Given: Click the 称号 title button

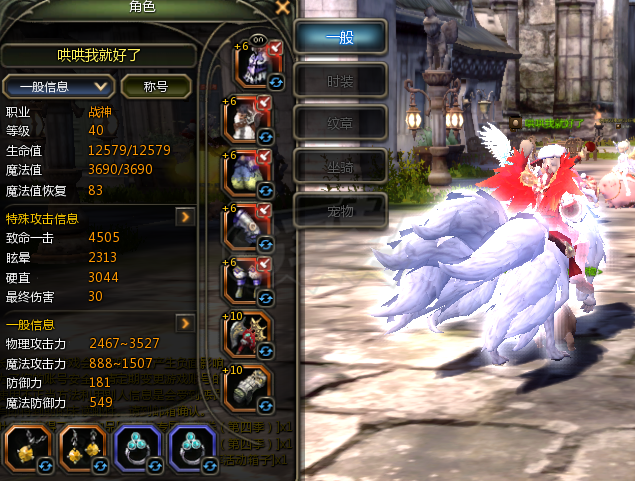Looking at the screenshot, I should click(x=156, y=86).
